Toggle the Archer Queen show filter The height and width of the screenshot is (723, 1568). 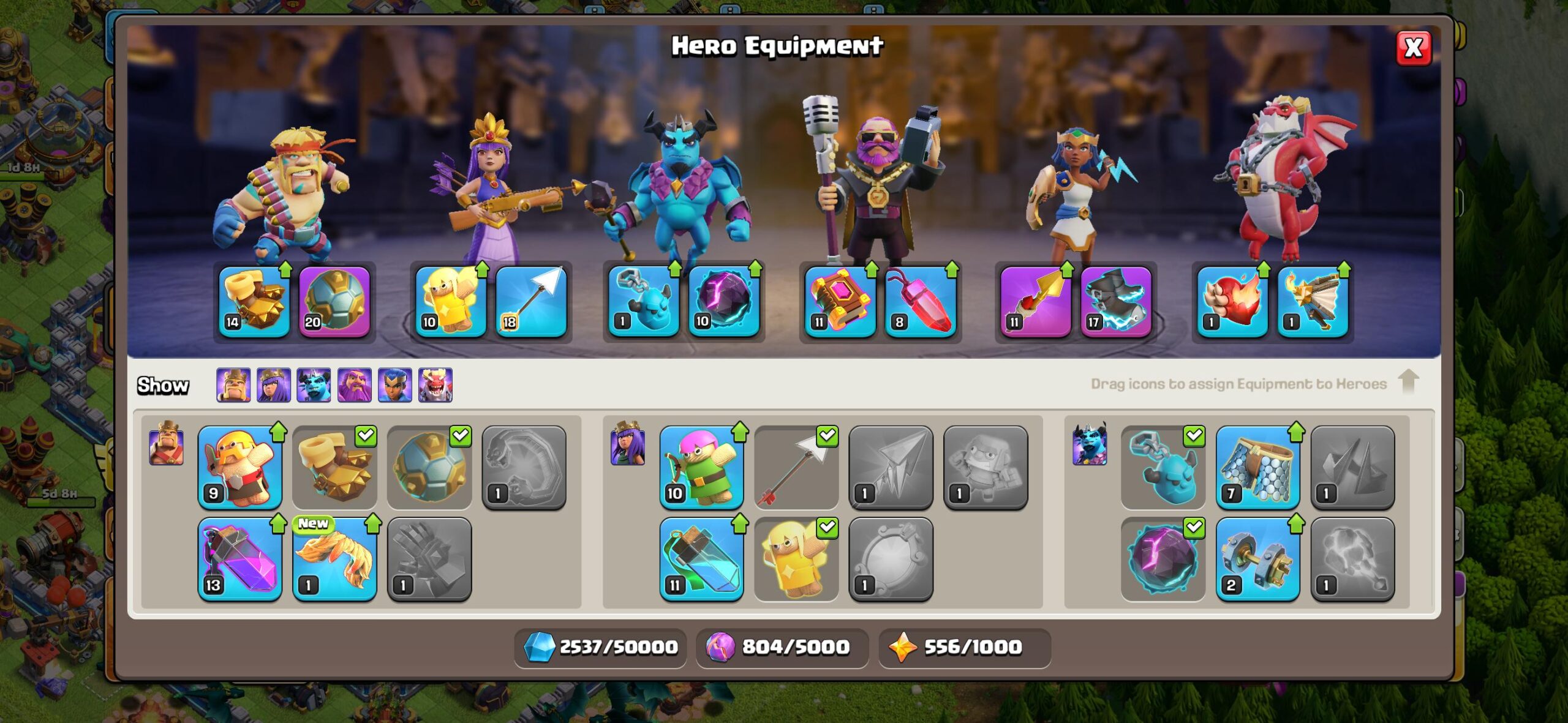click(274, 385)
